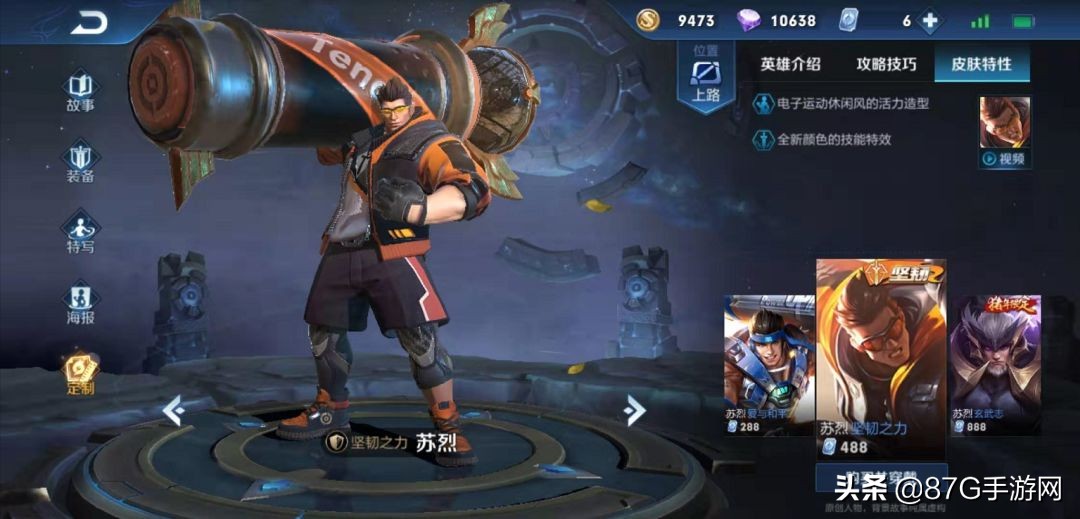Open the 定制 customization menu
Viewport: 1080px width, 519px height.
81,374
